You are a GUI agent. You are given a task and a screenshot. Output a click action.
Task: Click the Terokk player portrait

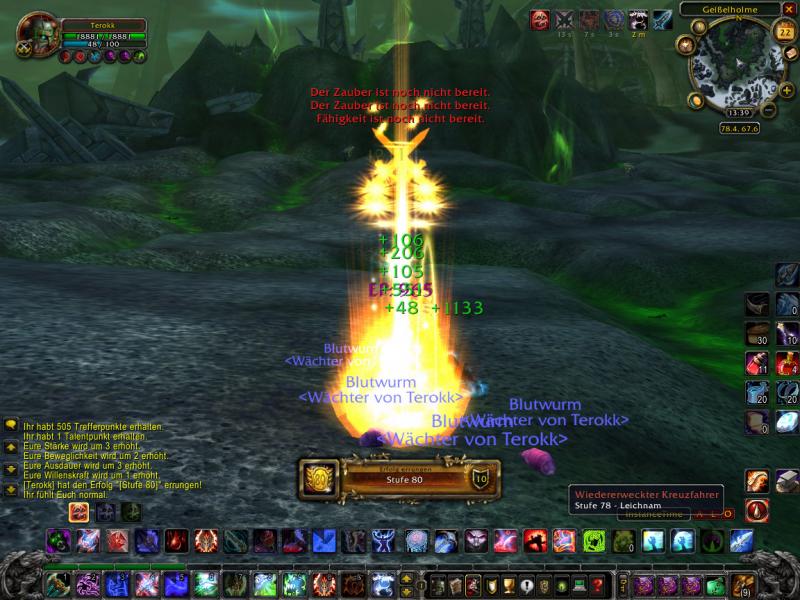38,33
